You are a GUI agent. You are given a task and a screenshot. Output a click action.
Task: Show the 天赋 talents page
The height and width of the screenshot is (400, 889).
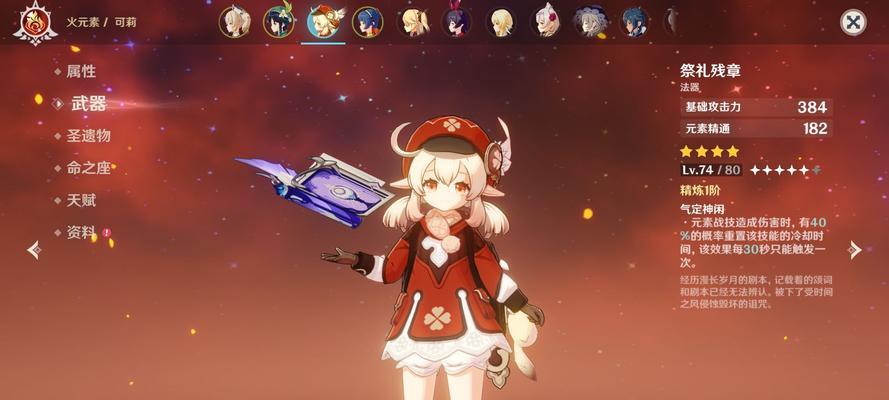[x=81, y=200]
